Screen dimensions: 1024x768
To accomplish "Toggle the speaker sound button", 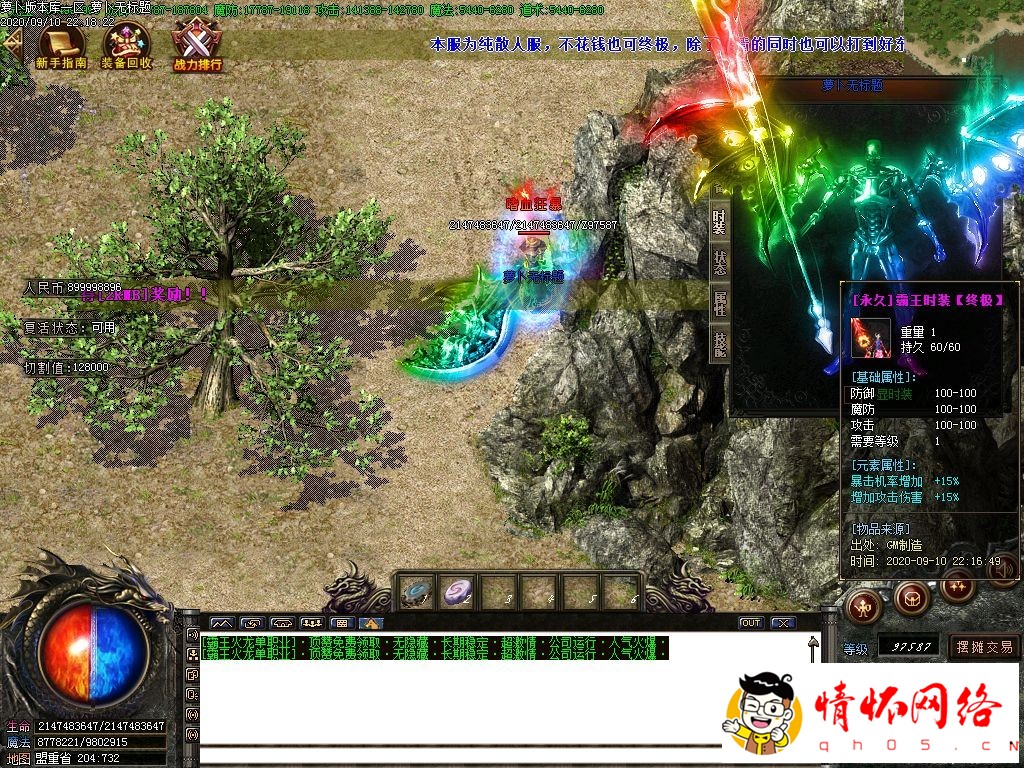I will [1004, 571].
